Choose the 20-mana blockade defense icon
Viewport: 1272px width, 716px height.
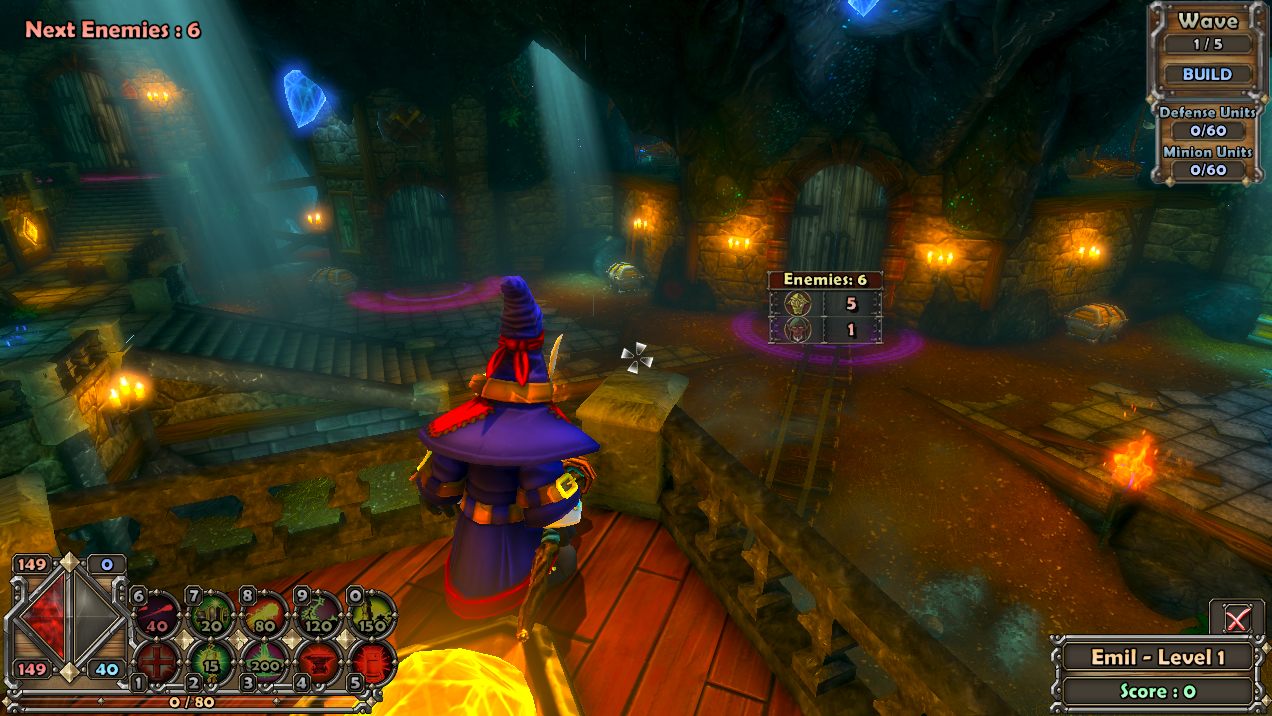click(212, 614)
